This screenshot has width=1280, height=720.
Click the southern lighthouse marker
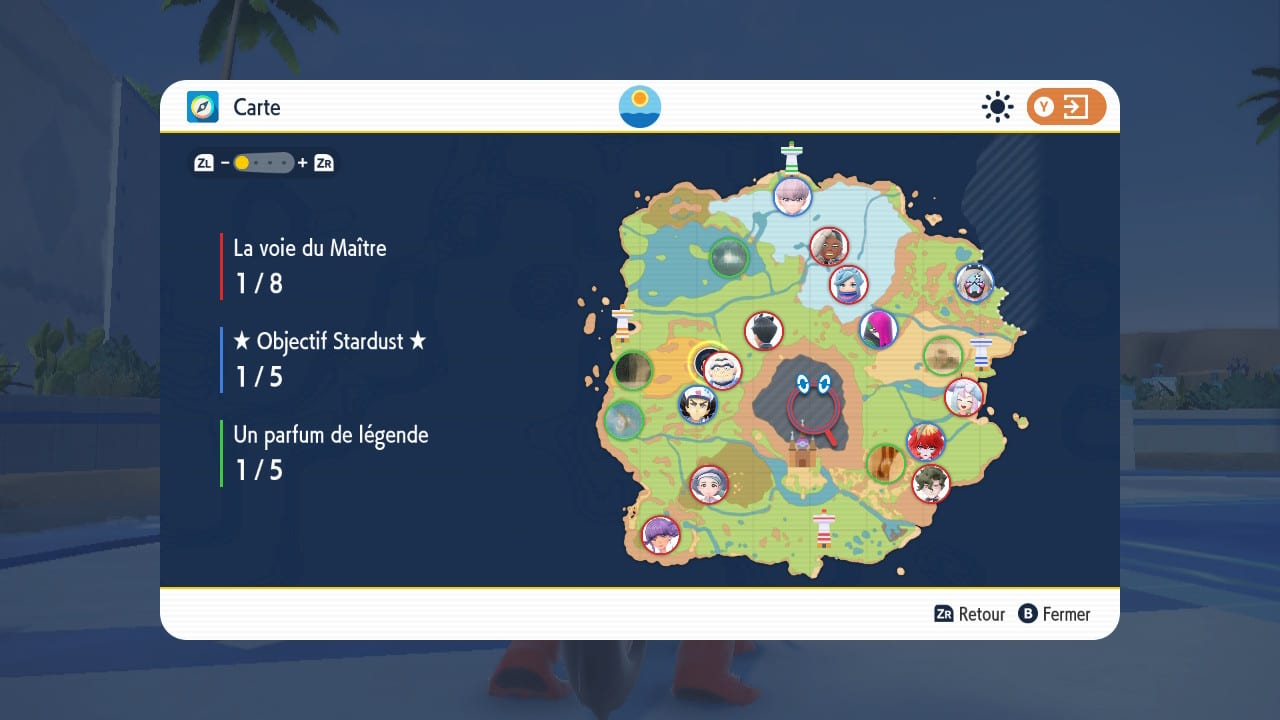824,528
